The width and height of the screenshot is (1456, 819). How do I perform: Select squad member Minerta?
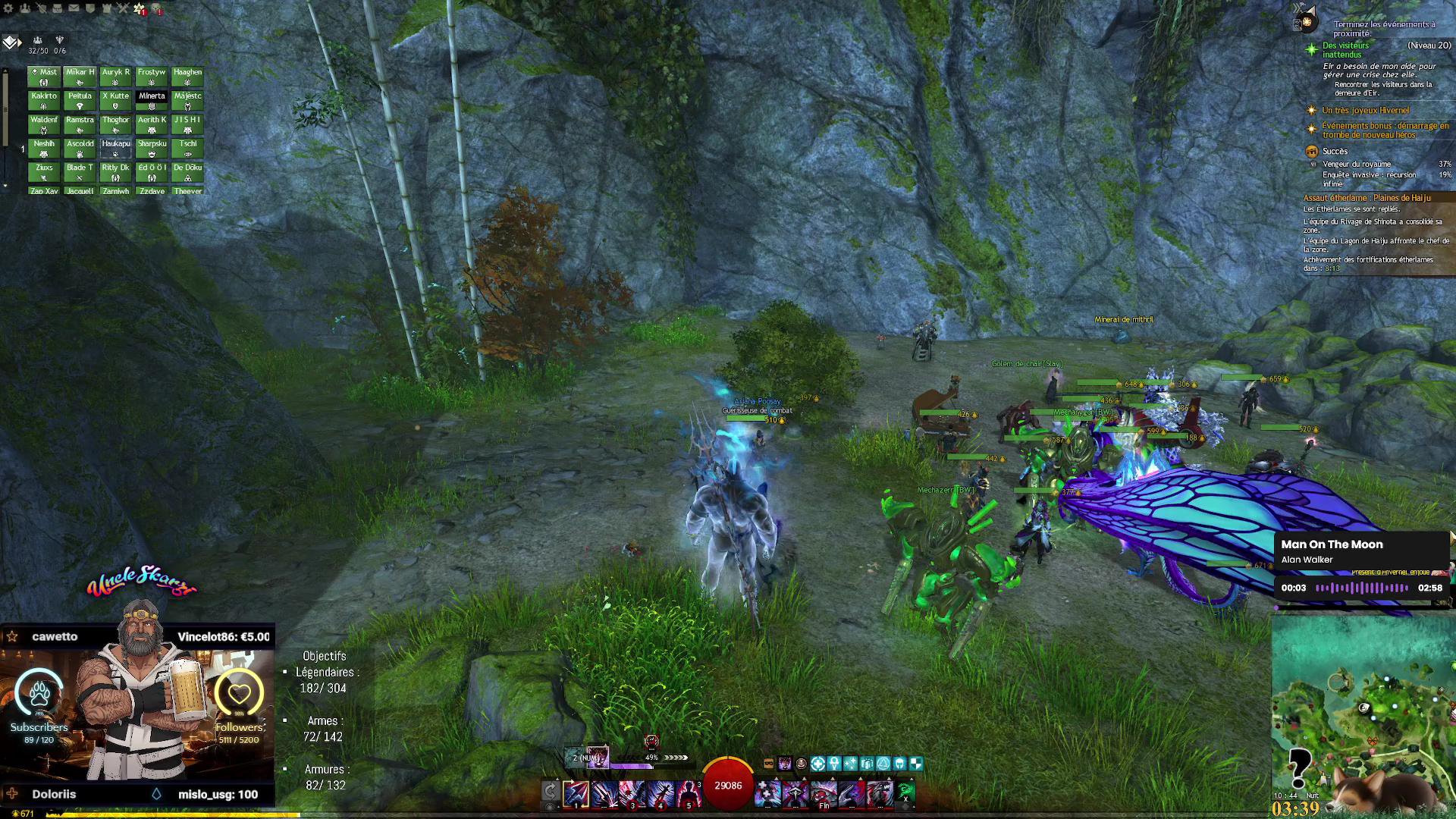[152, 100]
